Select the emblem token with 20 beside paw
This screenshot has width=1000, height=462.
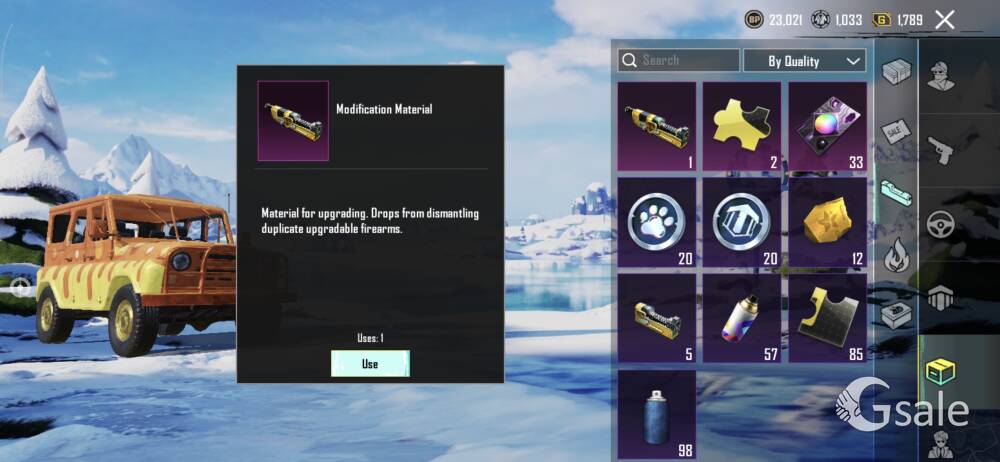pyautogui.click(x=742, y=222)
